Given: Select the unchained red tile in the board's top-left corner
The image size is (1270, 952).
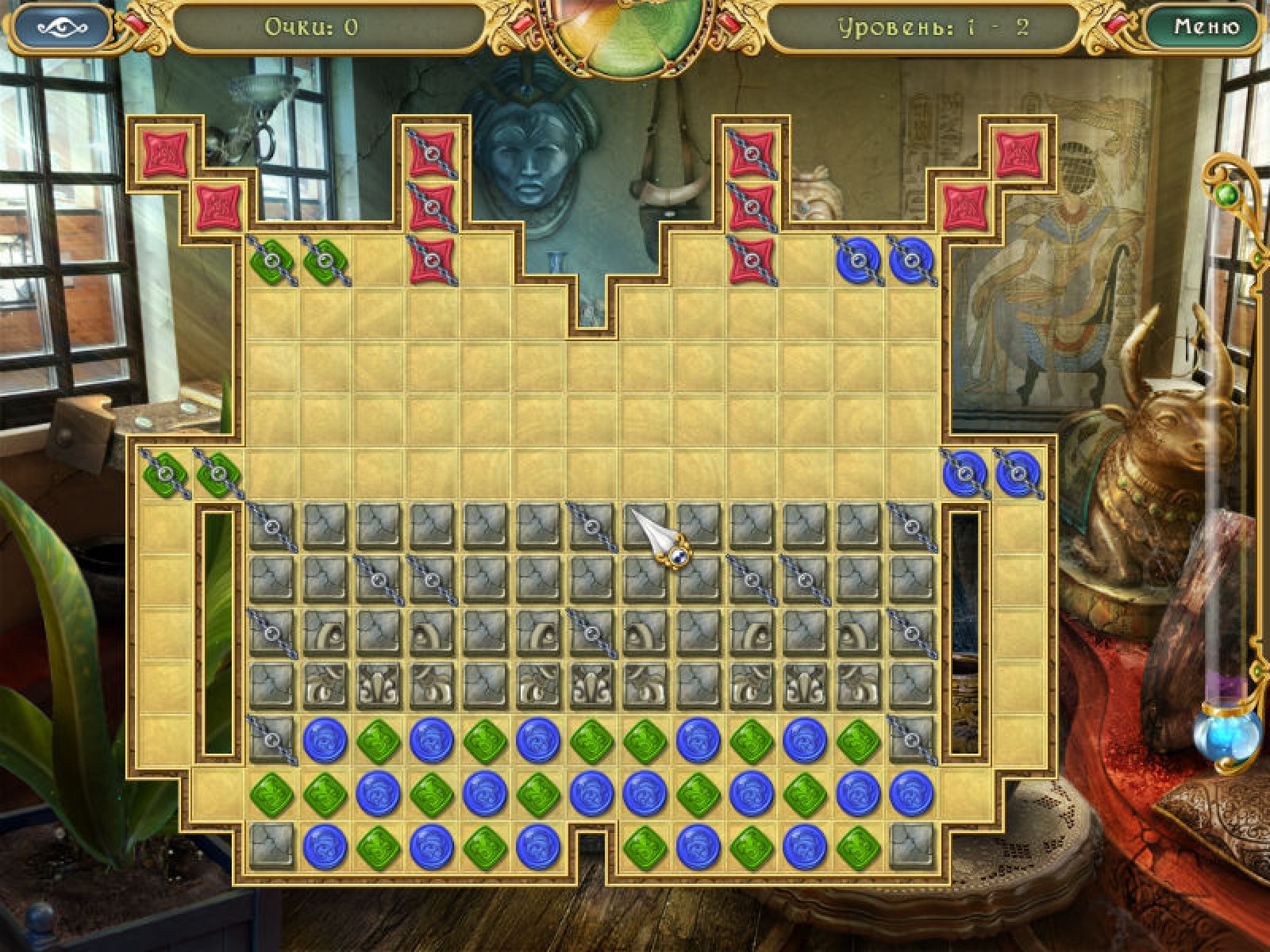Looking at the screenshot, I should (165, 154).
